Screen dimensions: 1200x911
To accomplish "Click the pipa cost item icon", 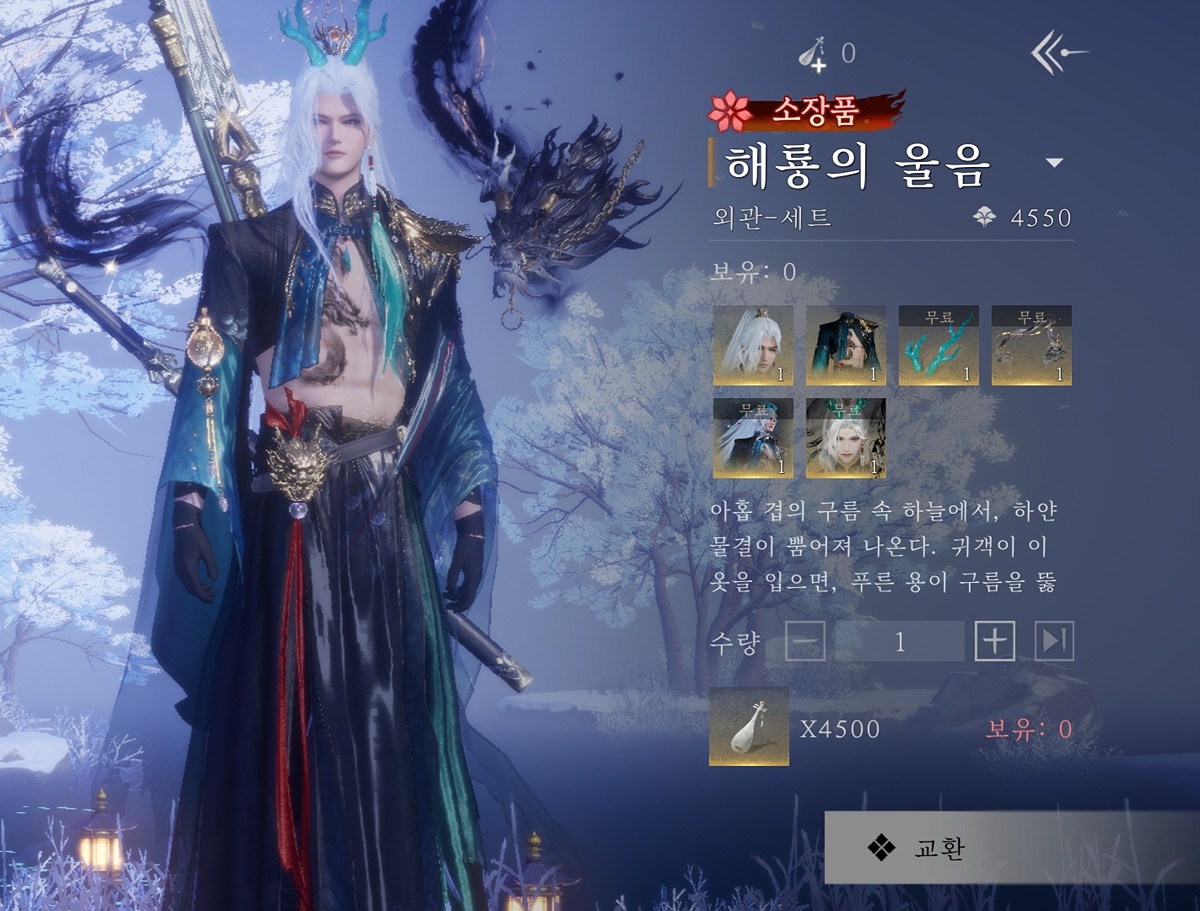I will (x=749, y=727).
